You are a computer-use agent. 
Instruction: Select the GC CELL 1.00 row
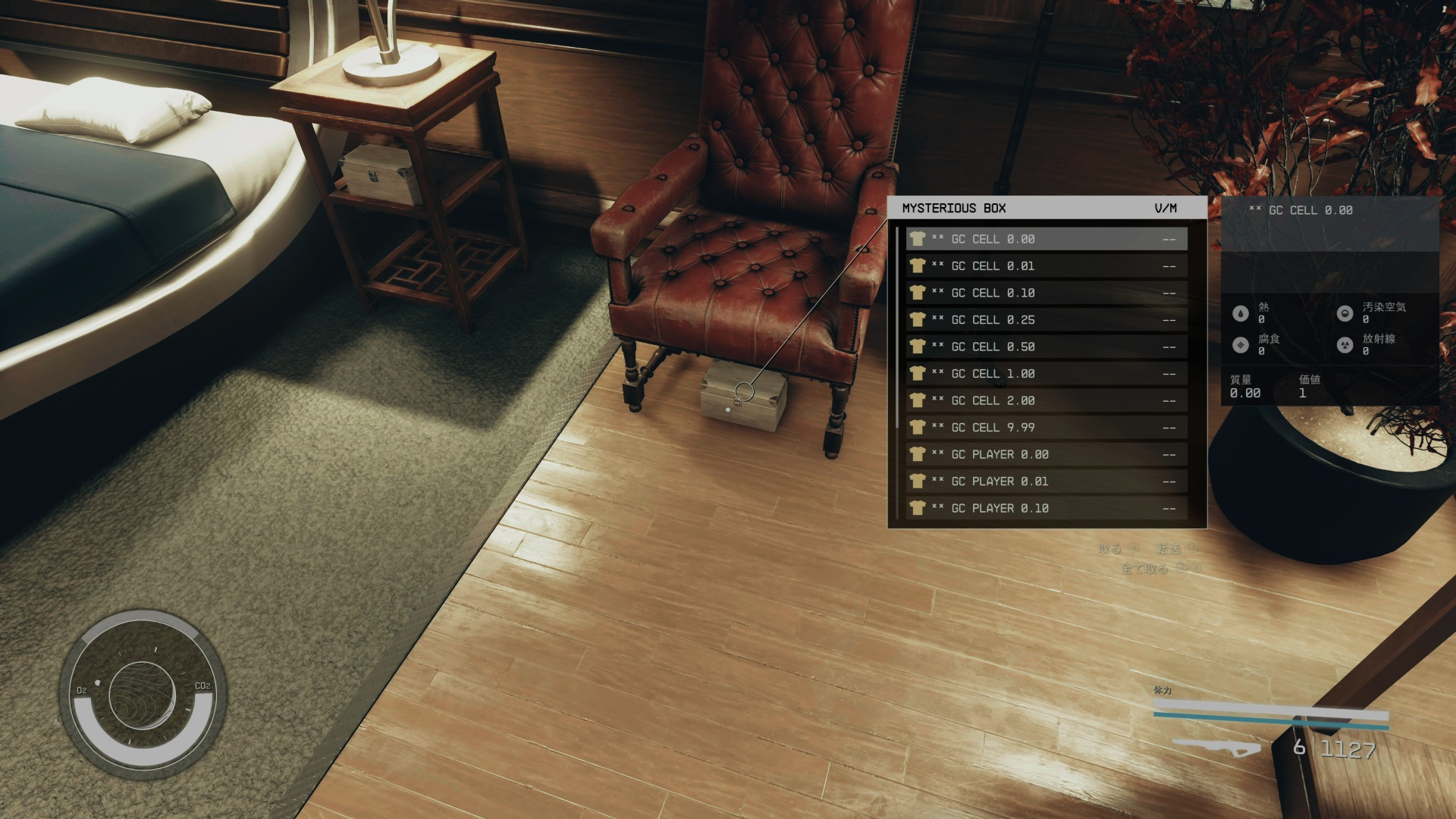[x=1046, y=374]
